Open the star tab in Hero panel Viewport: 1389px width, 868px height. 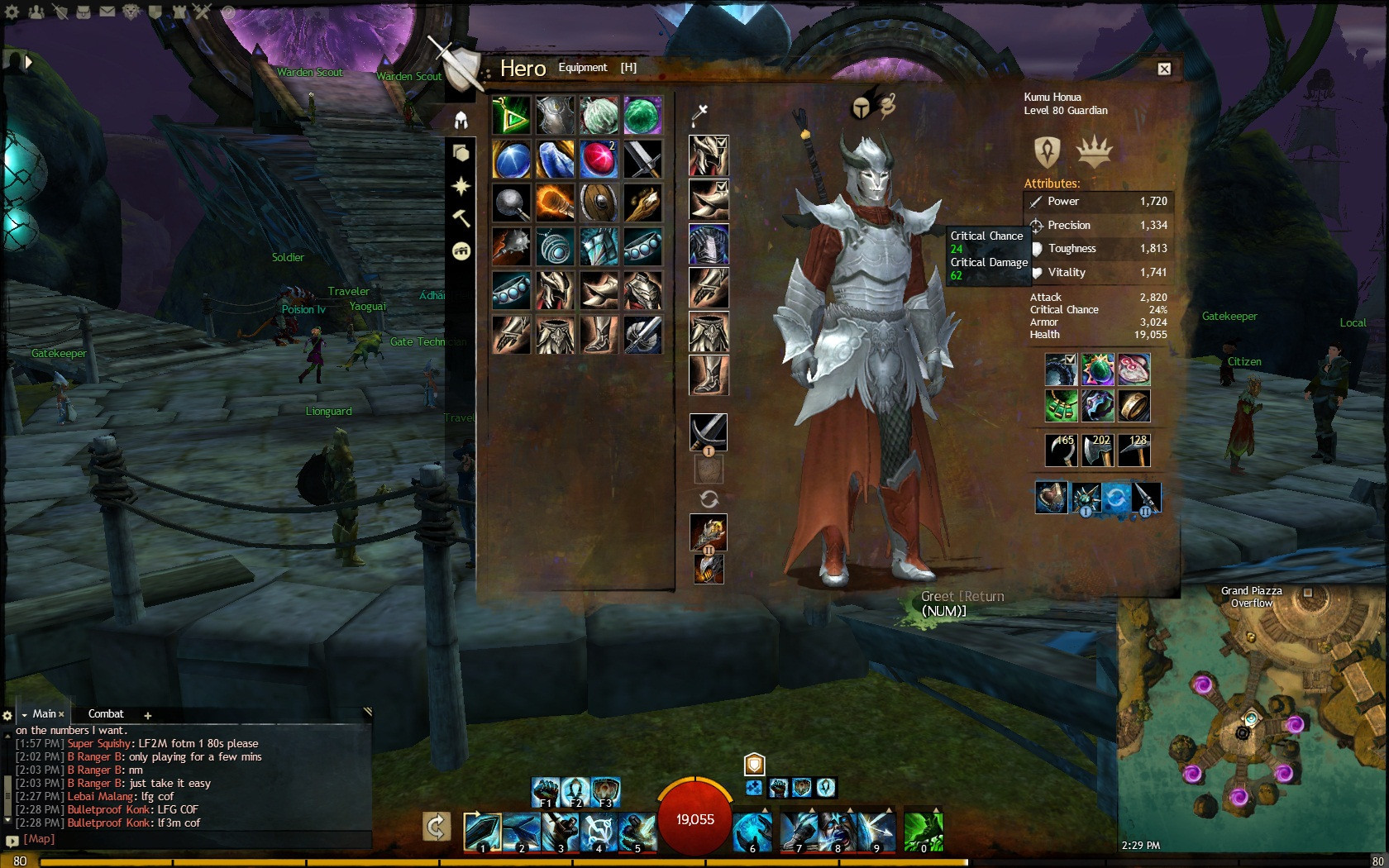pyautogui.click(x=461, y=186)
